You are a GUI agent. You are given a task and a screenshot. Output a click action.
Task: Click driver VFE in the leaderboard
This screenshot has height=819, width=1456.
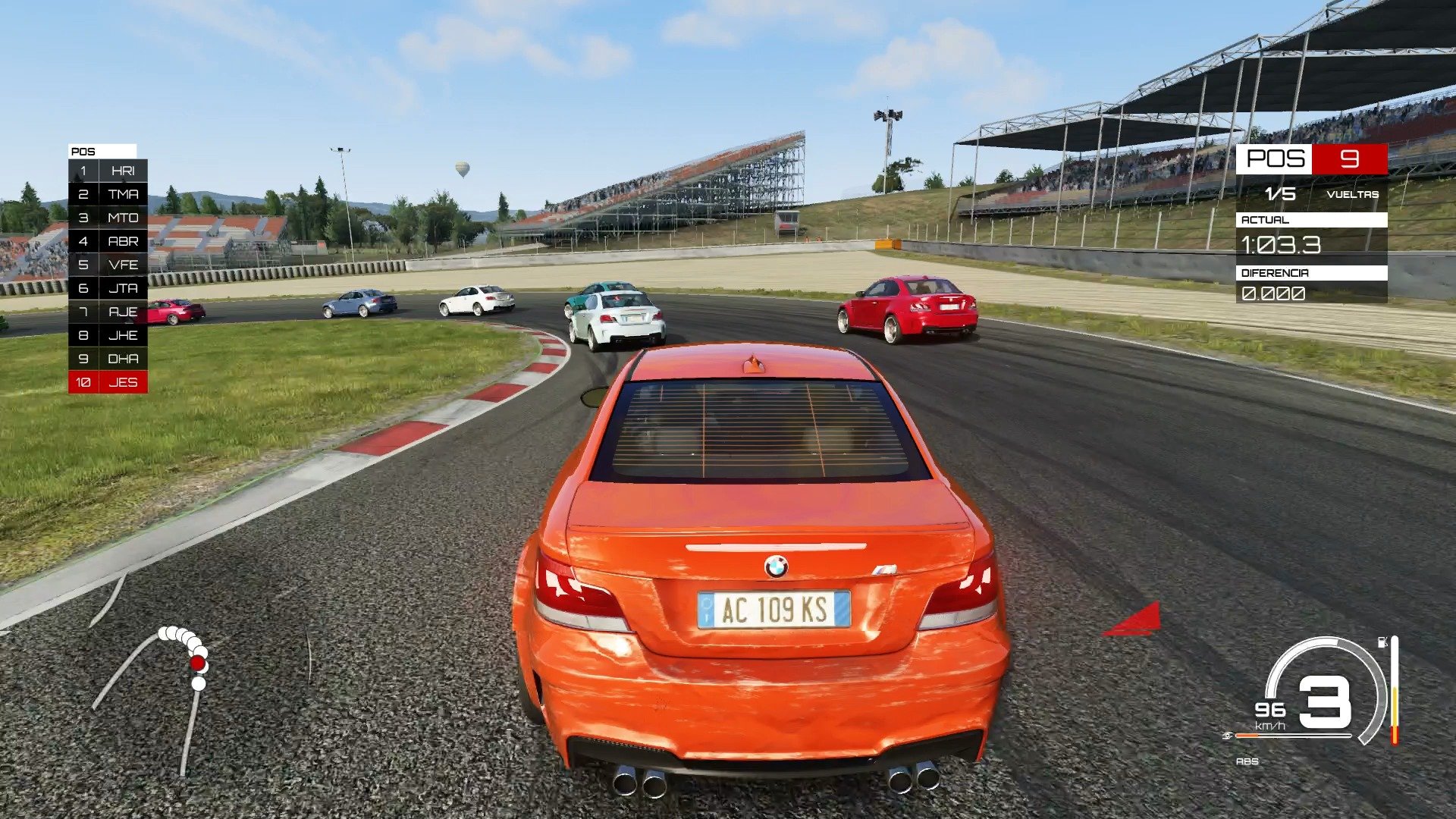108,265
